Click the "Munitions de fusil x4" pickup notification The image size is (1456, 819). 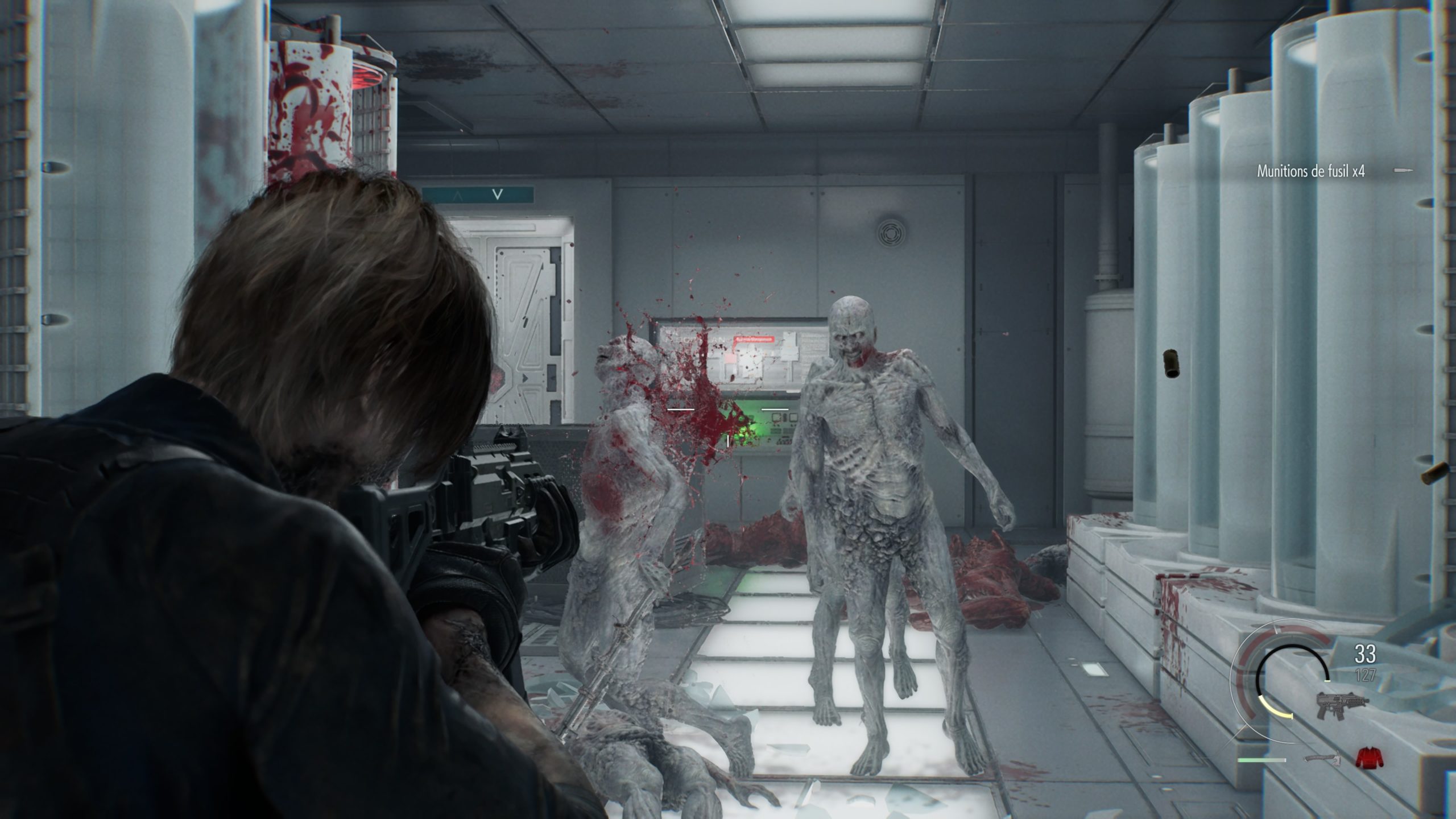[1309, 171]
